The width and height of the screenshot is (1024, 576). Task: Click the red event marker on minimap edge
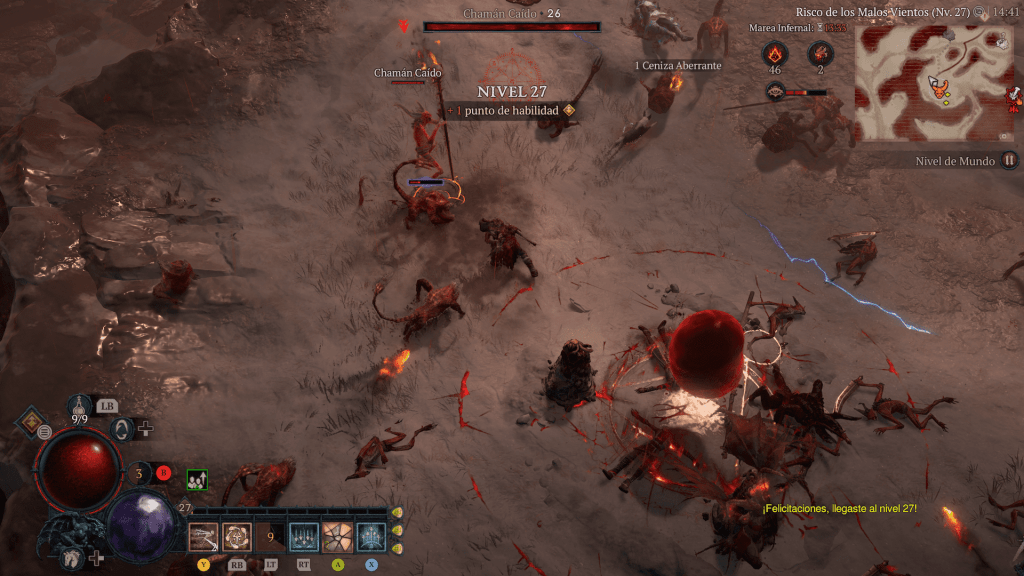(x=1015, y=97)
